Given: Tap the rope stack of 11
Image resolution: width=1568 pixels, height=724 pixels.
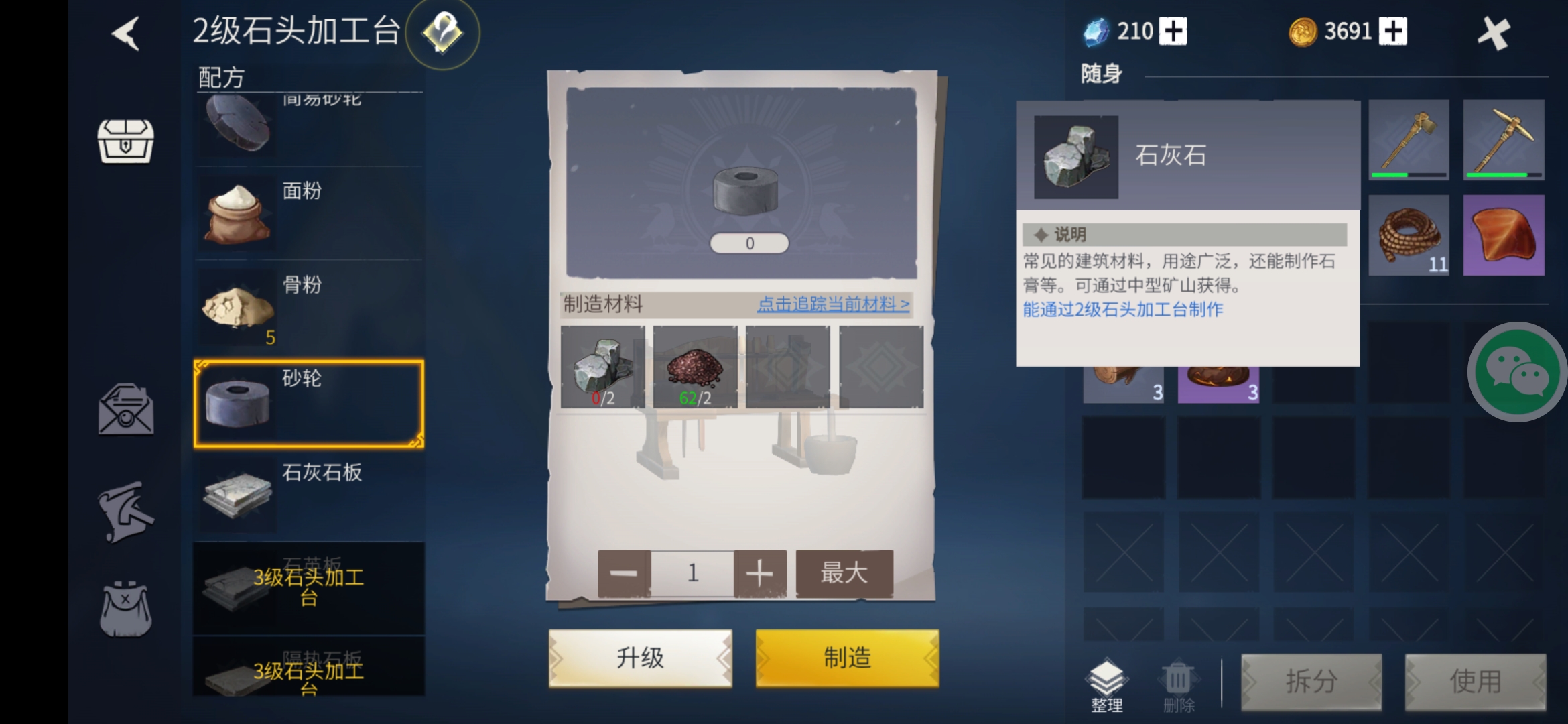Looking at the screenshot, I should tap(1410, 235).
